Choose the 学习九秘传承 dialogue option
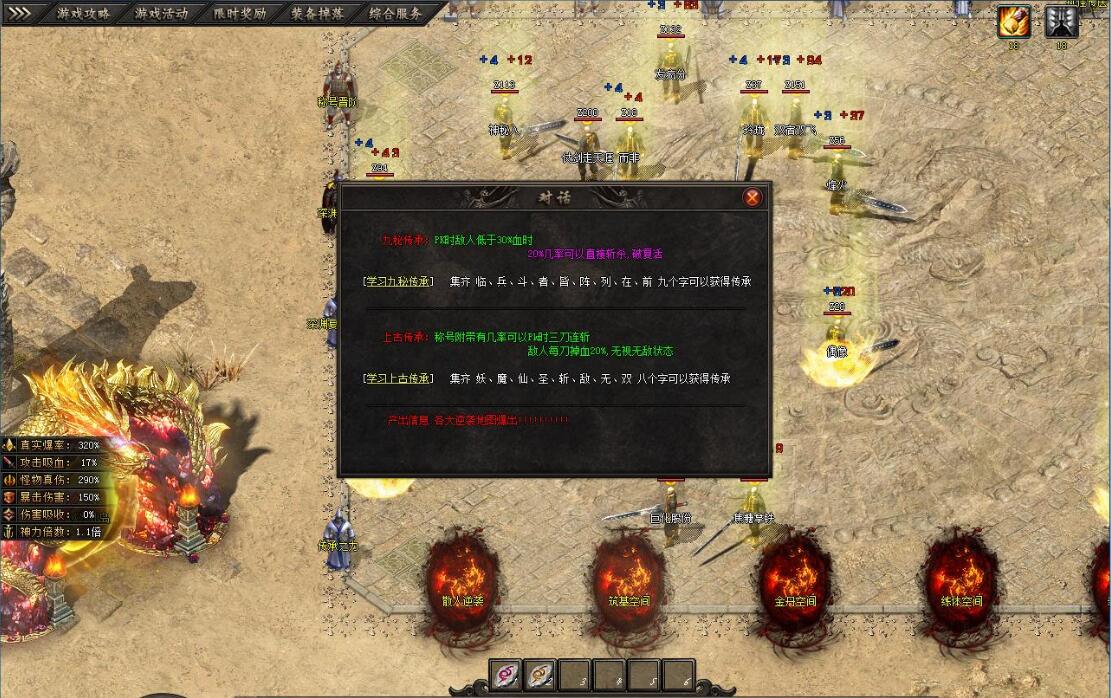Viewport: 1111px width, 698px height. tap(398, 282)
